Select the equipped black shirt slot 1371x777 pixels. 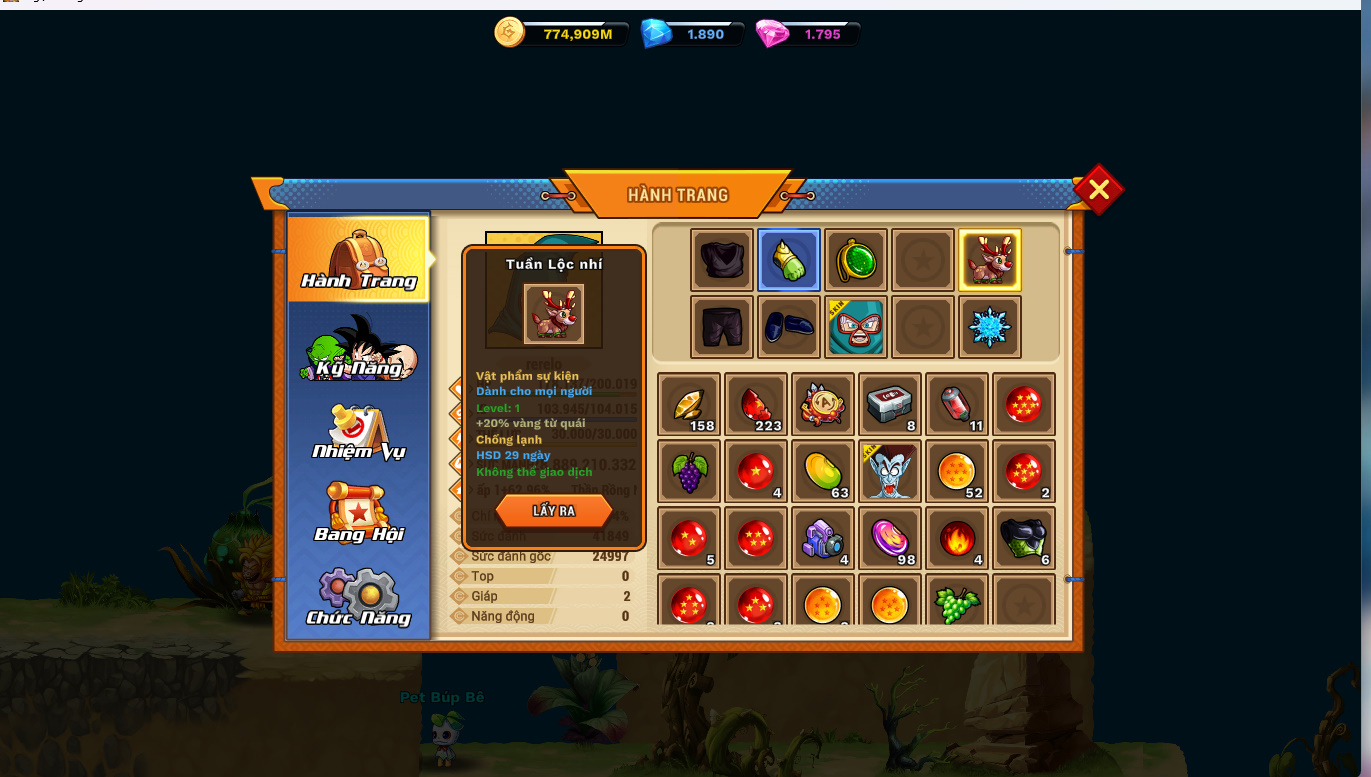click(721, 260)
